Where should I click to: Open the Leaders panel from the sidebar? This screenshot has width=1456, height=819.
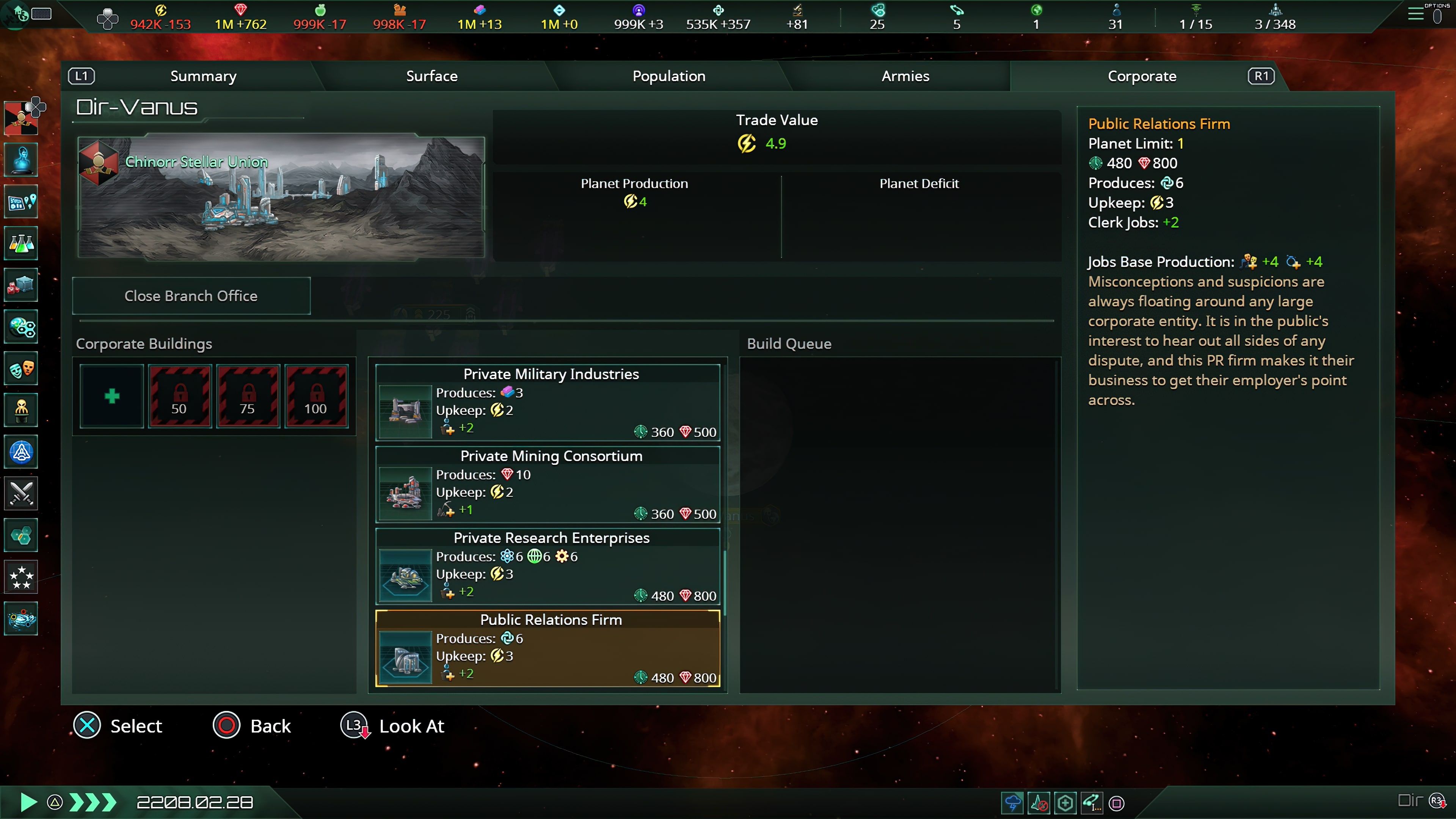pos(21,410)
